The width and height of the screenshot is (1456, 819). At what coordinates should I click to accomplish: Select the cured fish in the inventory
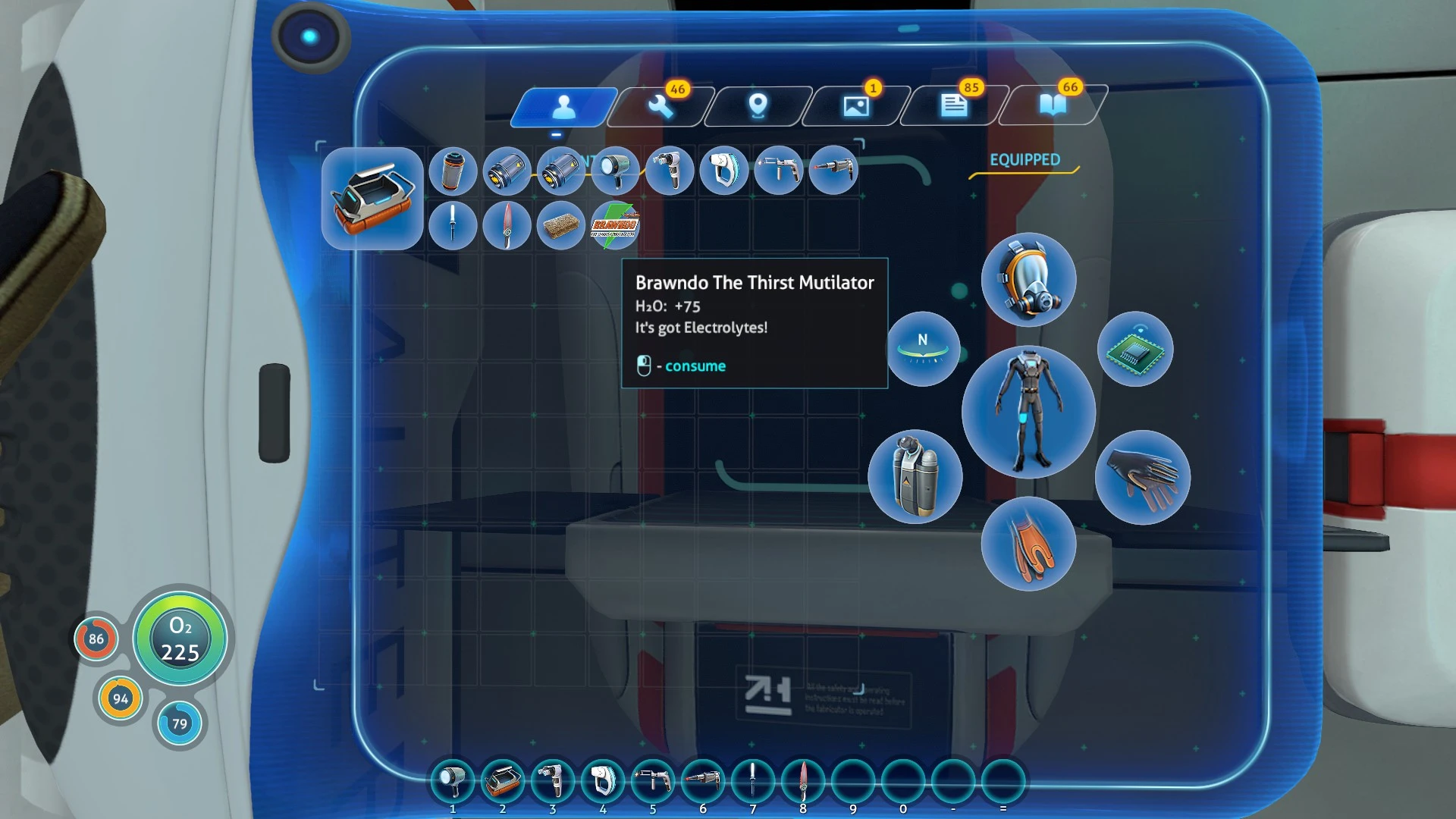(562, 225)
